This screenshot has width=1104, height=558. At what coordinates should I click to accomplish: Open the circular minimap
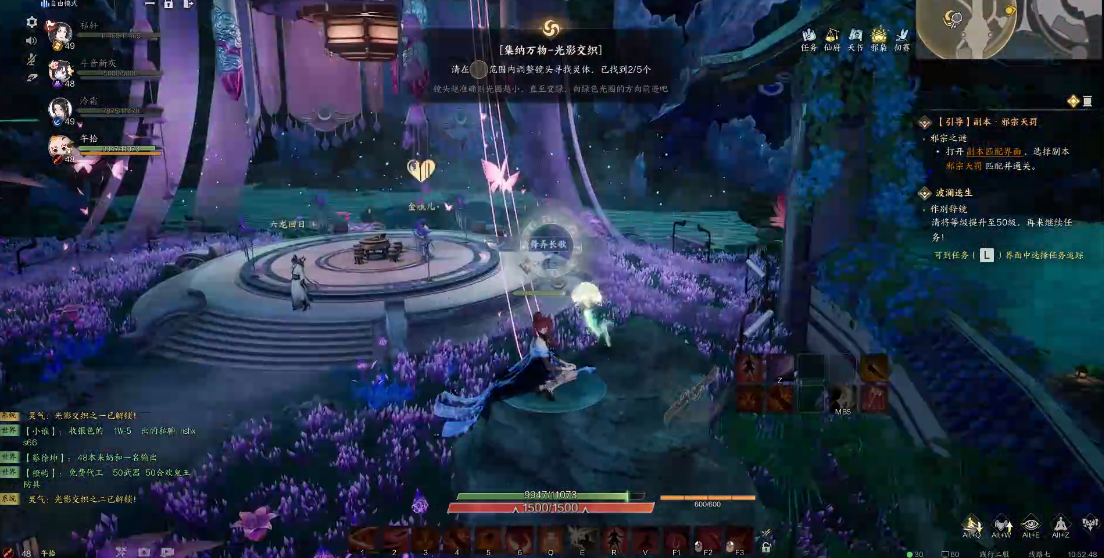click(x=957, y=24)
